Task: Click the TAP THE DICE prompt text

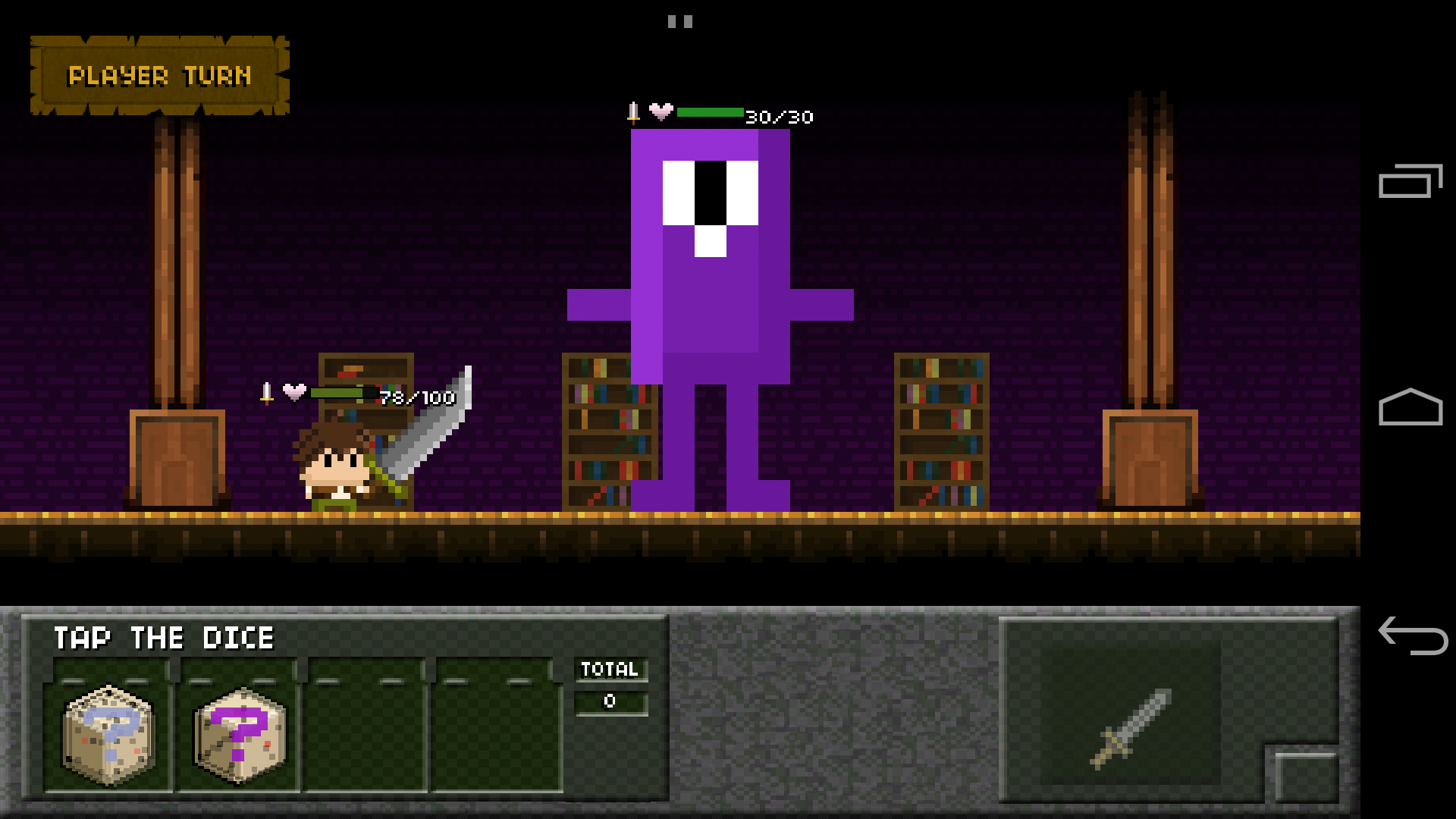Action: coord(163,638)
